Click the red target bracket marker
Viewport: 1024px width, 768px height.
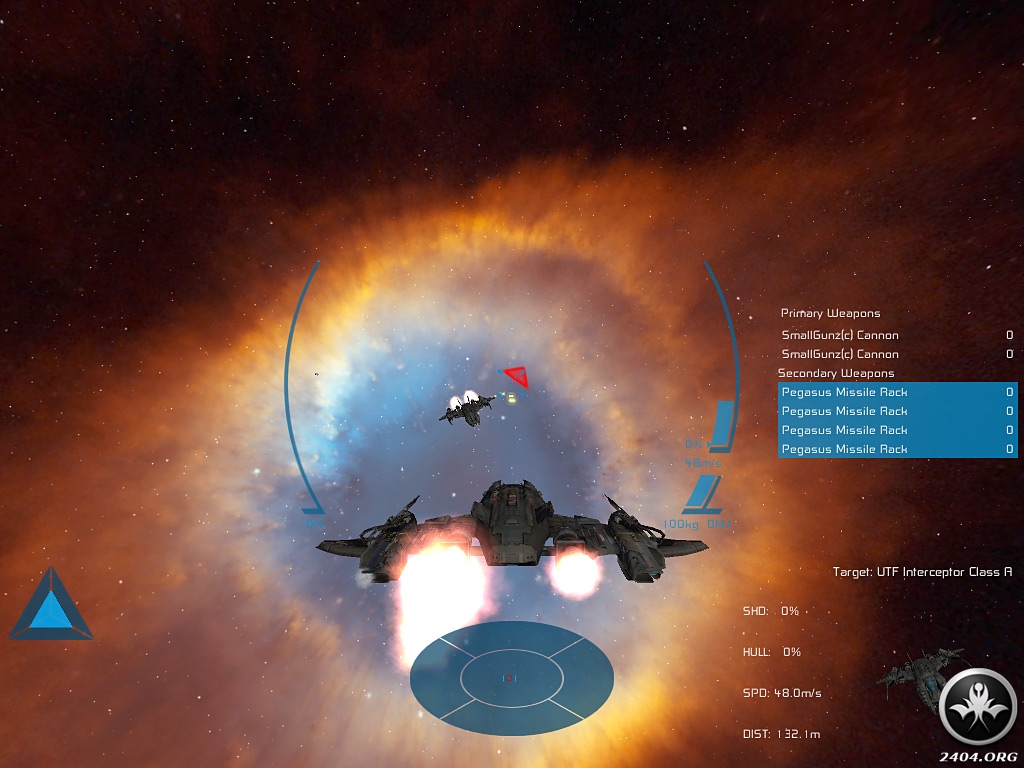(517, 376)
